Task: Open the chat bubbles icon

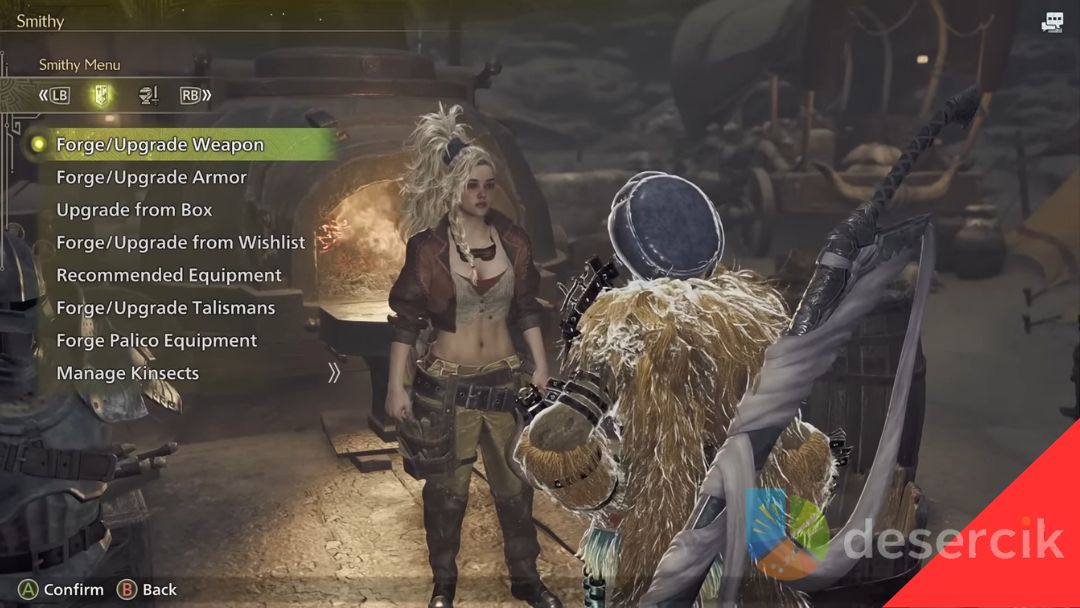Action: [1052, 23]
